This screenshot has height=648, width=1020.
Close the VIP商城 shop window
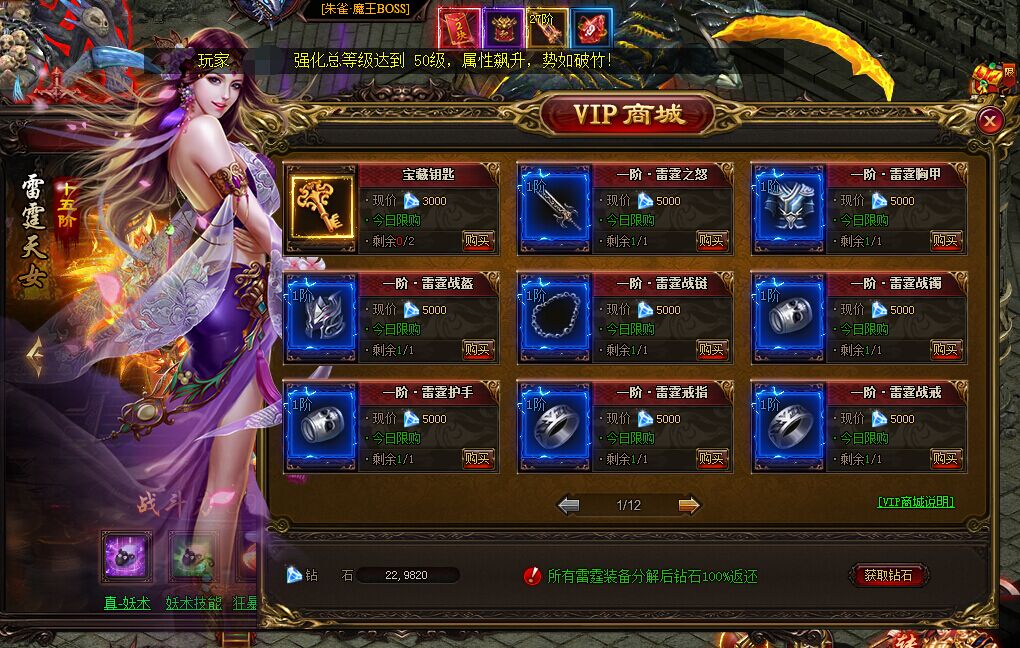pos(989,121)
